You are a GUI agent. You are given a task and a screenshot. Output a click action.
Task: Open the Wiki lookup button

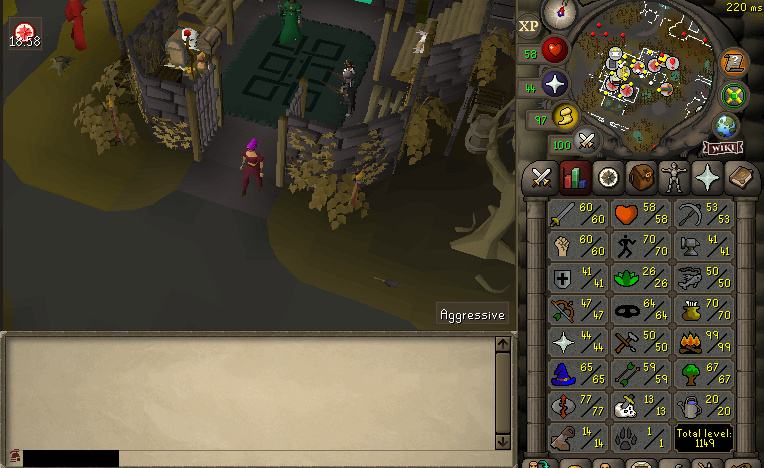tap(723, 148)
